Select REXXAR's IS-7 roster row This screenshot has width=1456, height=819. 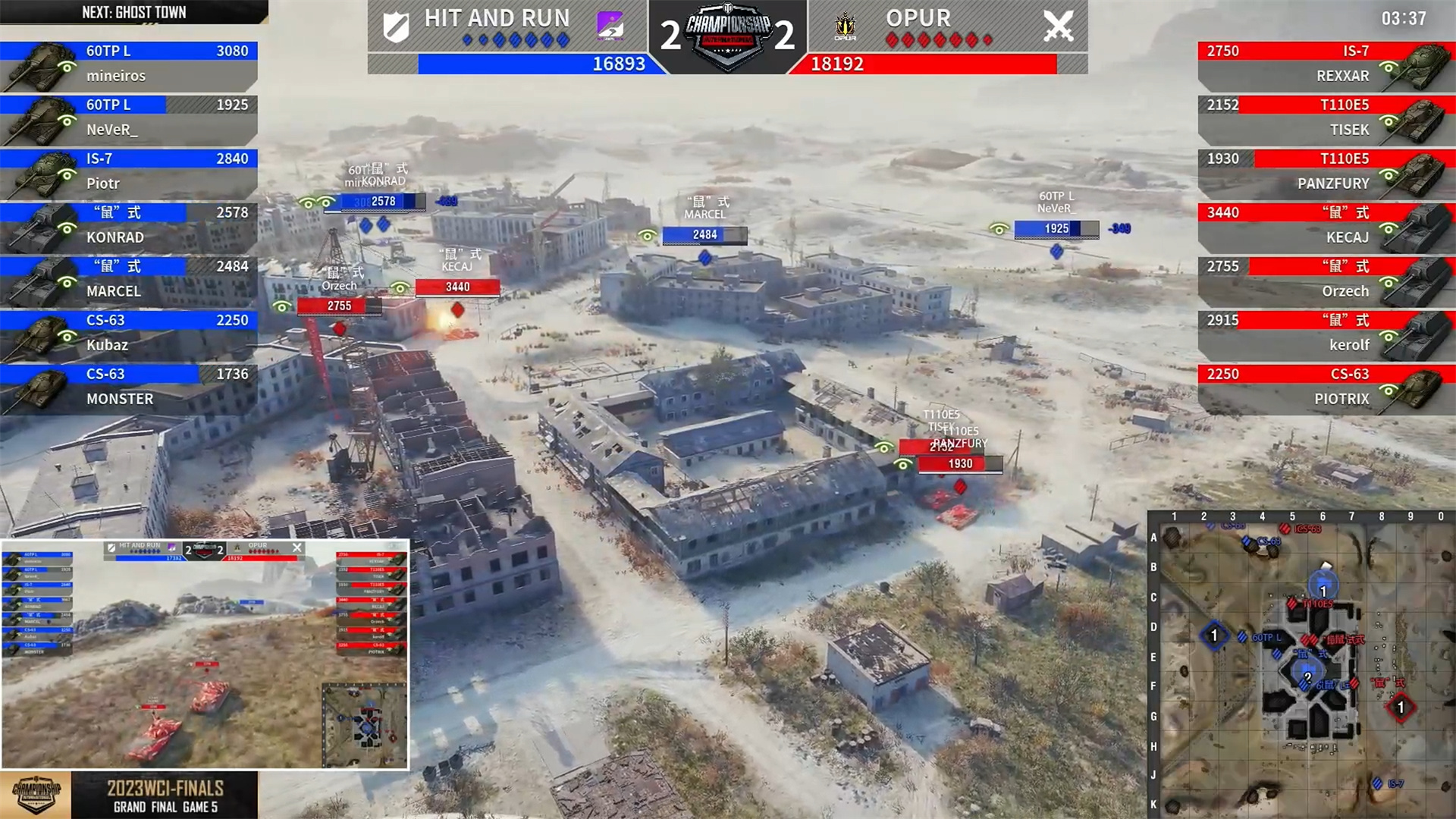point(1326,64)
